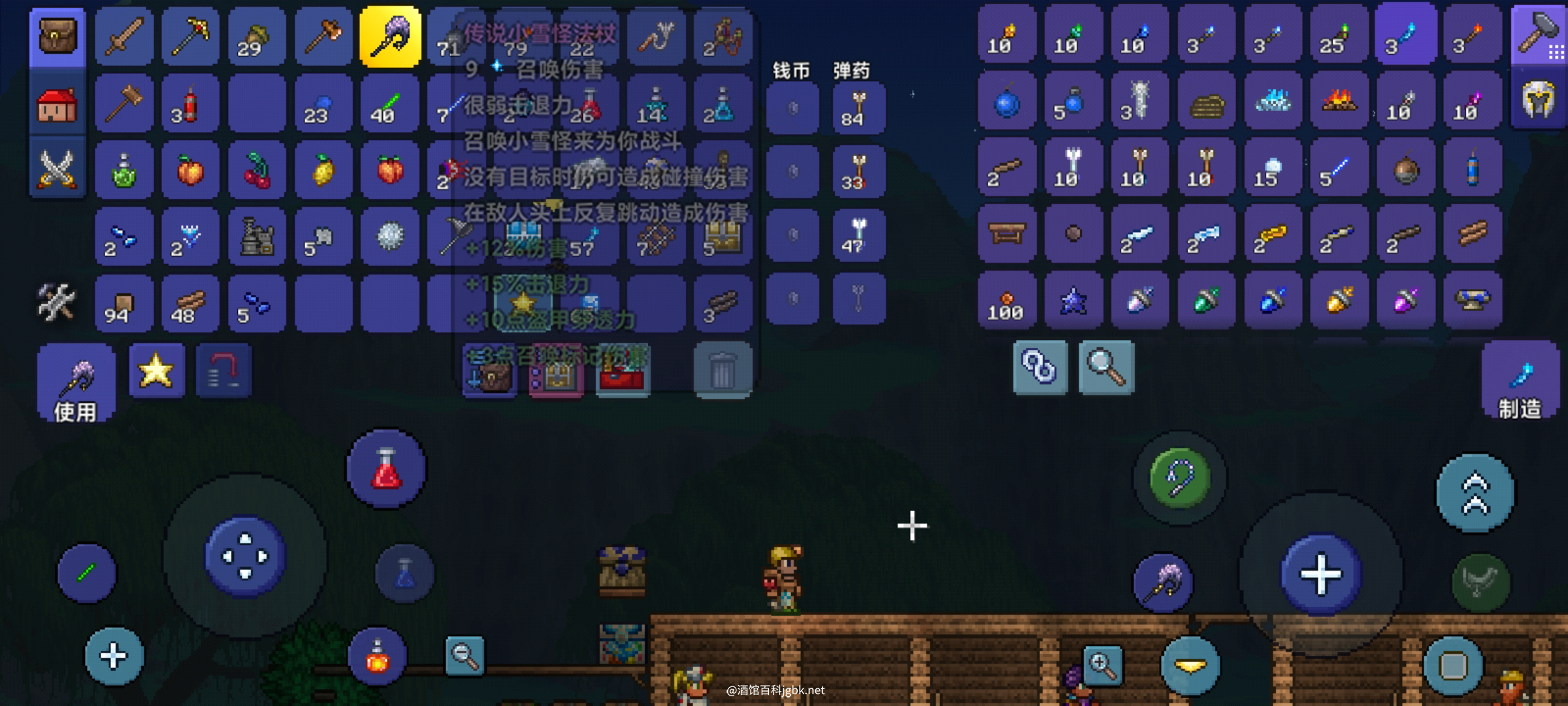Viewport: 1568px width, 706px height.
Task: Select the workbench crafting recipe
Action: point(1007,234)
